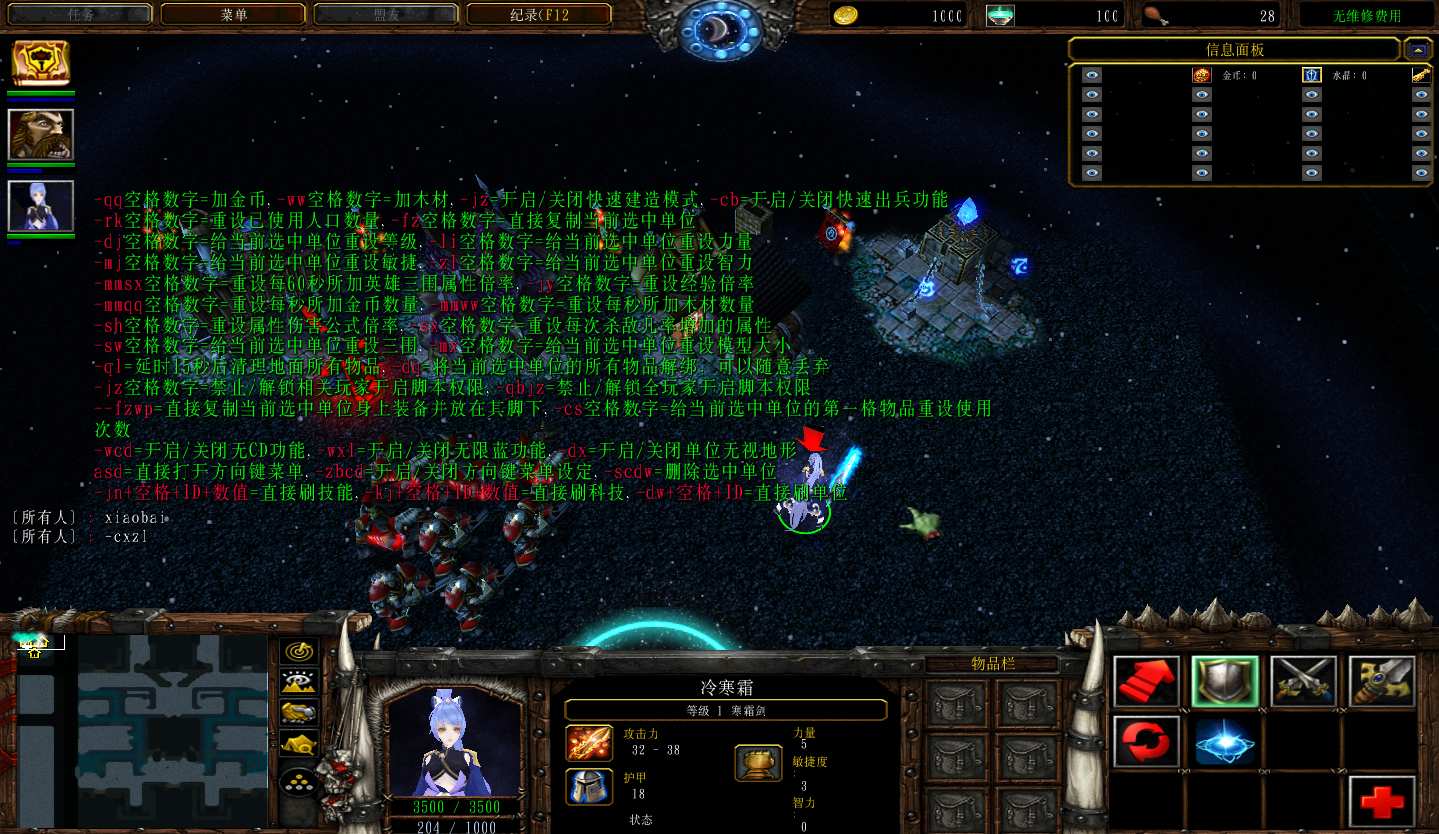1439x834 pixels.
Task: Click the formation movement toggle button
Action: pos(299,781)
